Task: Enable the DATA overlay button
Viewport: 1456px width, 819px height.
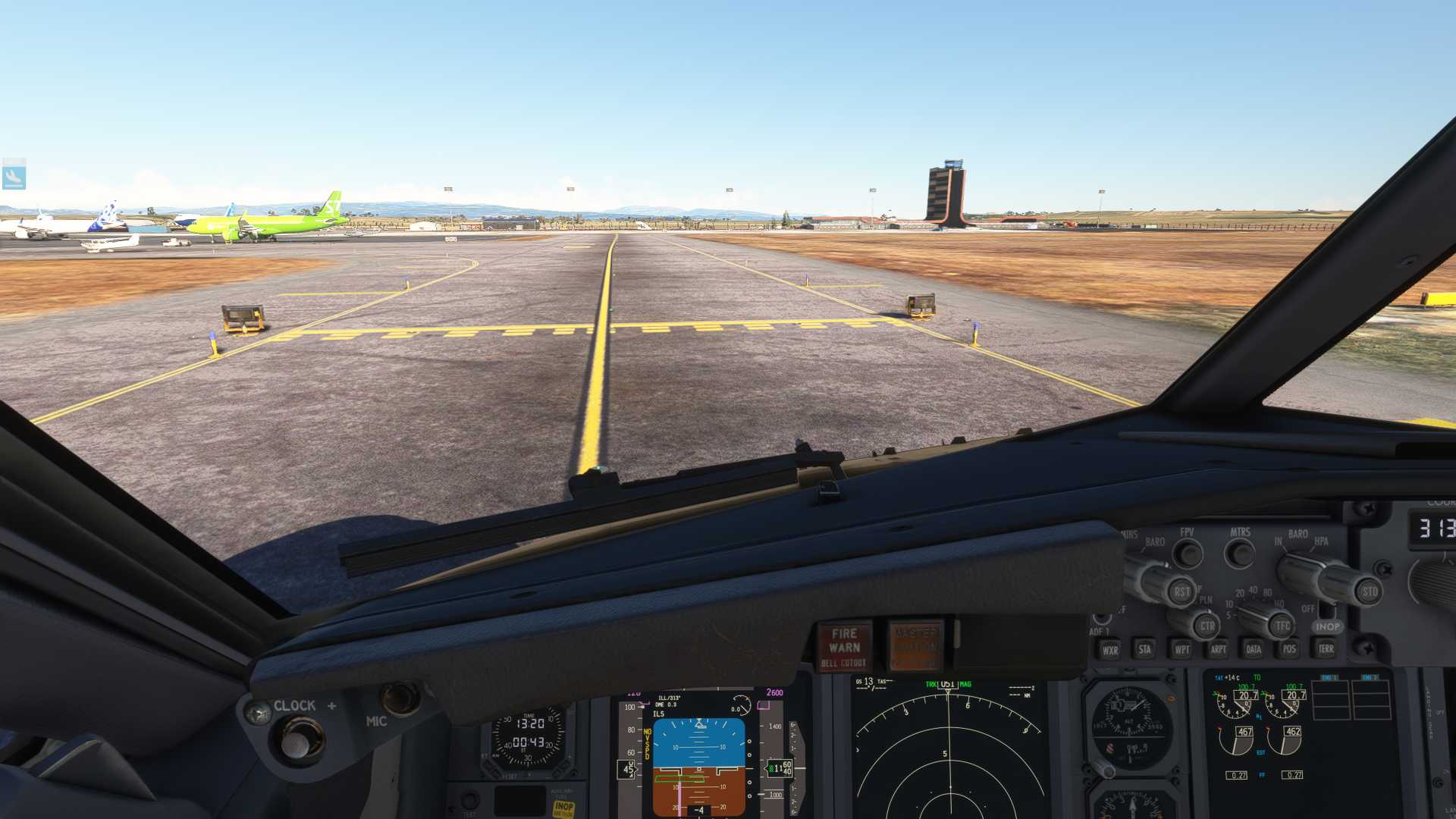Action: (x=1254, y=650)
